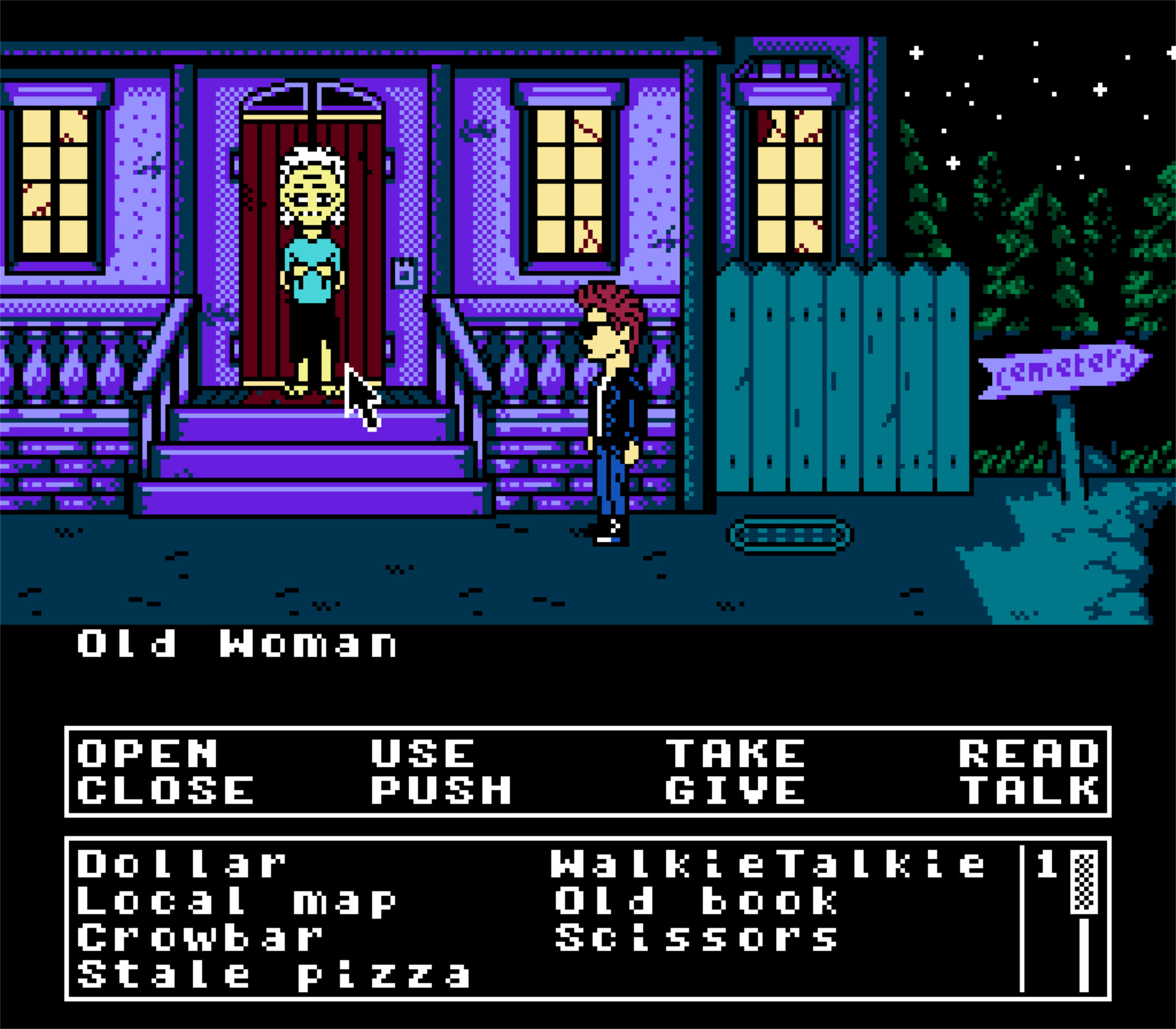Viewport: 1176px width, 1029px height.
Task: Select the TAKE verb
Action: [x=735, y=753]
